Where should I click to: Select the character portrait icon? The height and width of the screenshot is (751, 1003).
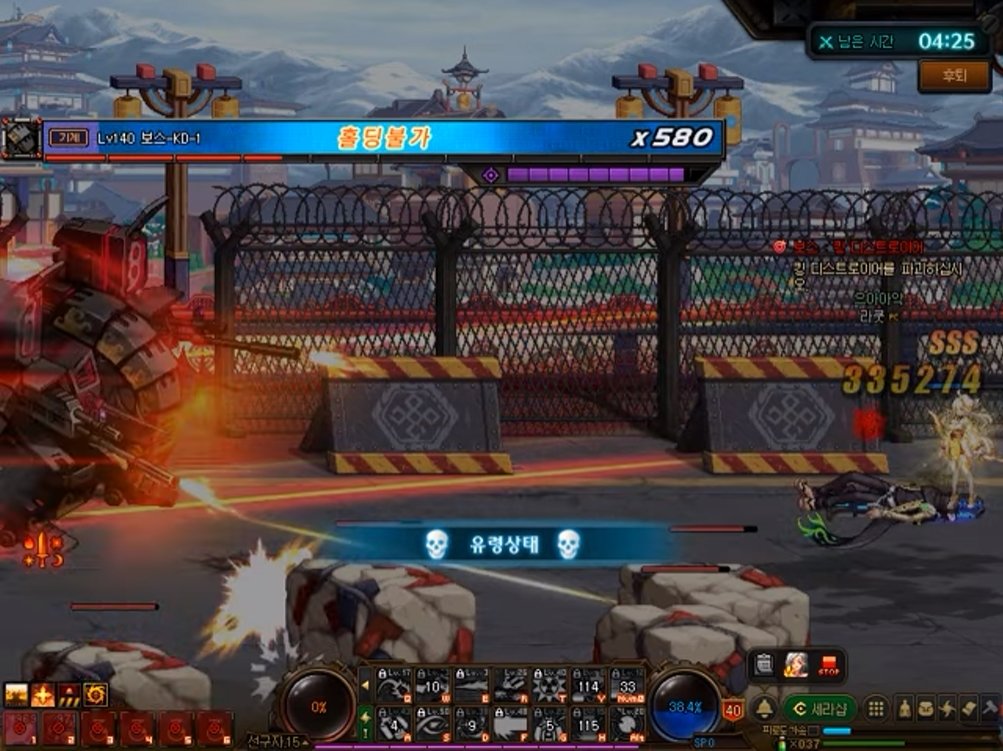coord(796,664)
